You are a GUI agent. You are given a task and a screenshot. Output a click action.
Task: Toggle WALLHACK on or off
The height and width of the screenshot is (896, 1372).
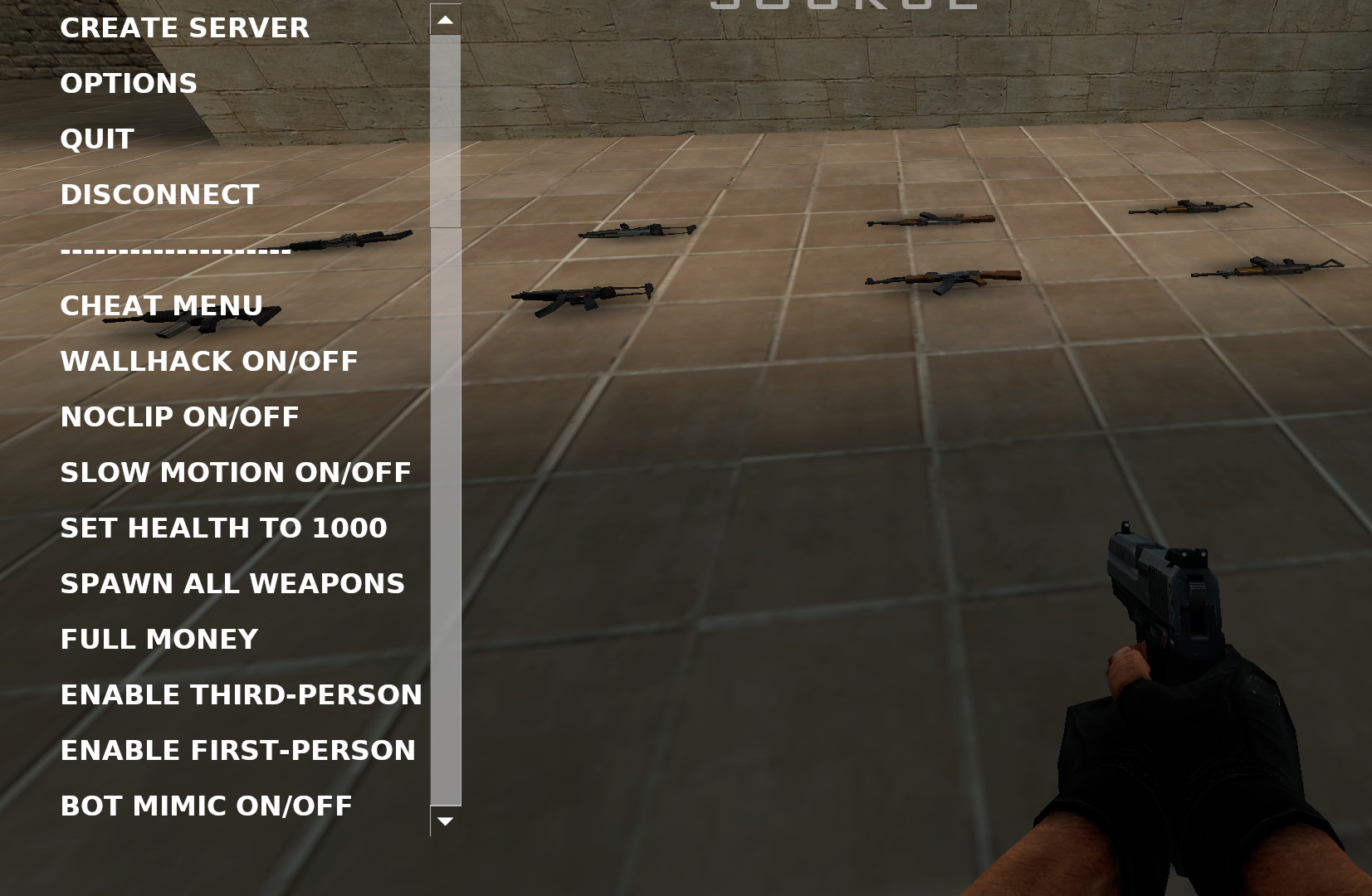tap(208, 361)
